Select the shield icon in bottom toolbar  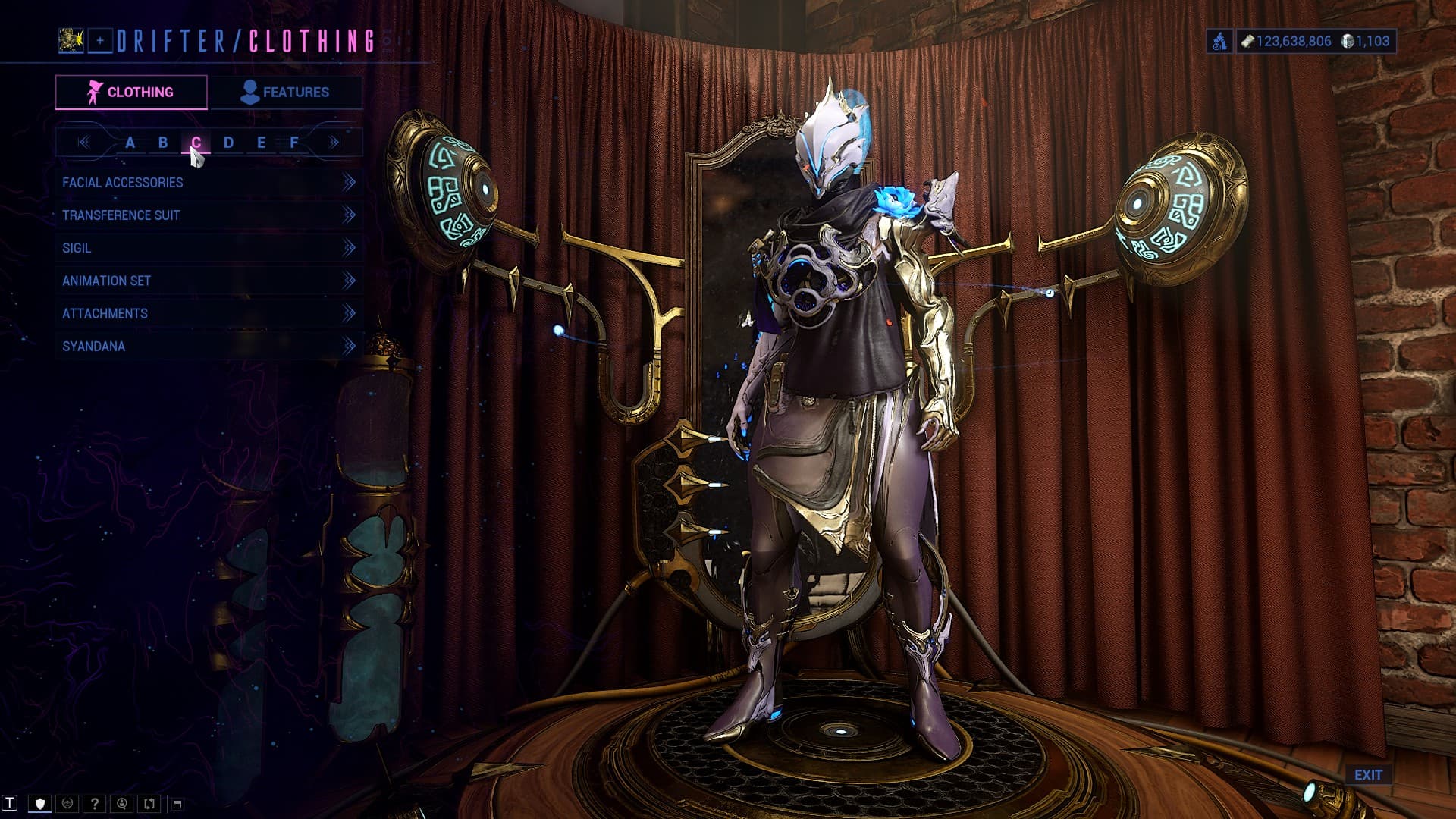pyautogui.click(x=40, y=804)
